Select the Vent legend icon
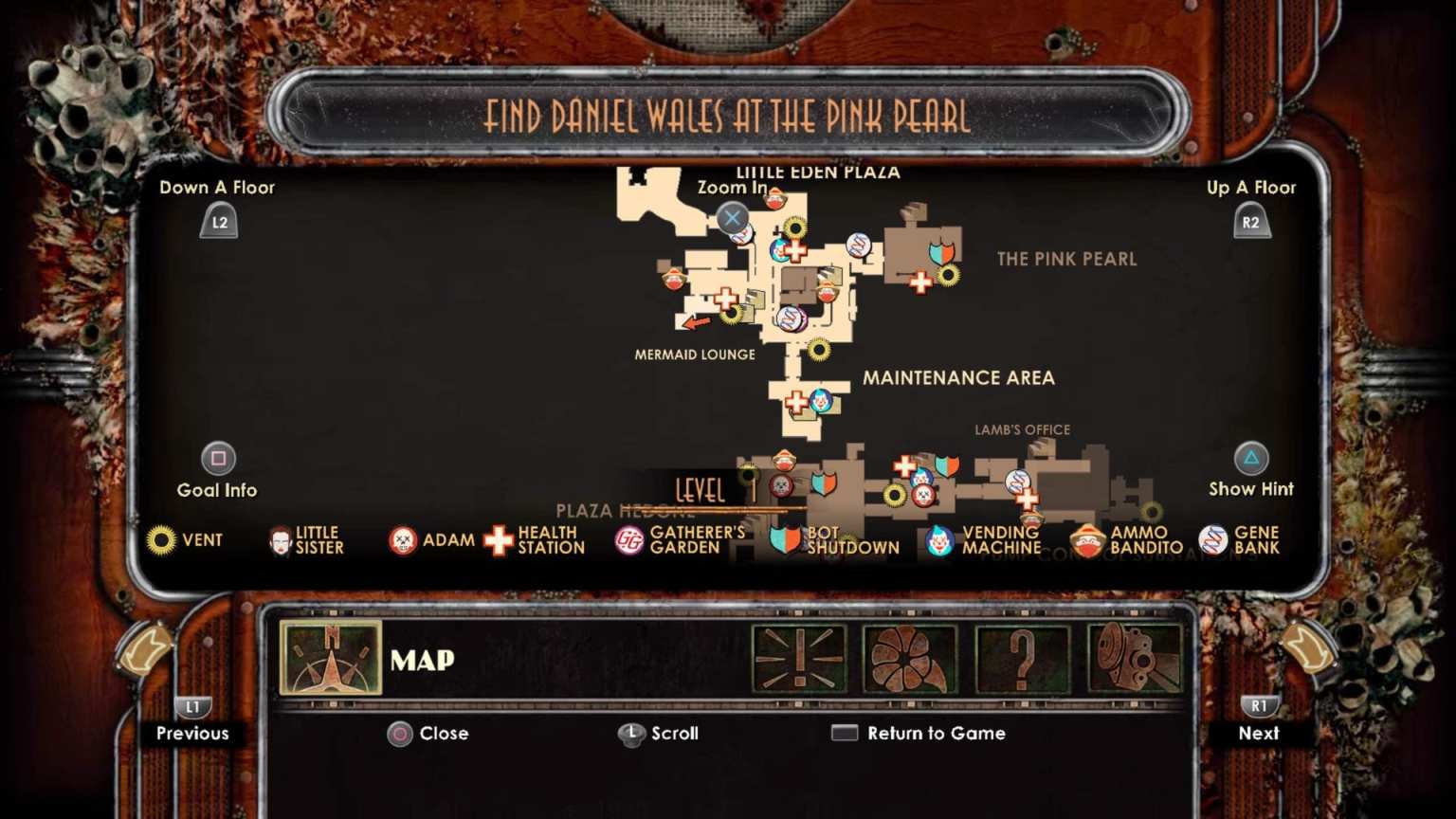The height and width of the screenshot is (819, 1456). (x=163, y=540)
